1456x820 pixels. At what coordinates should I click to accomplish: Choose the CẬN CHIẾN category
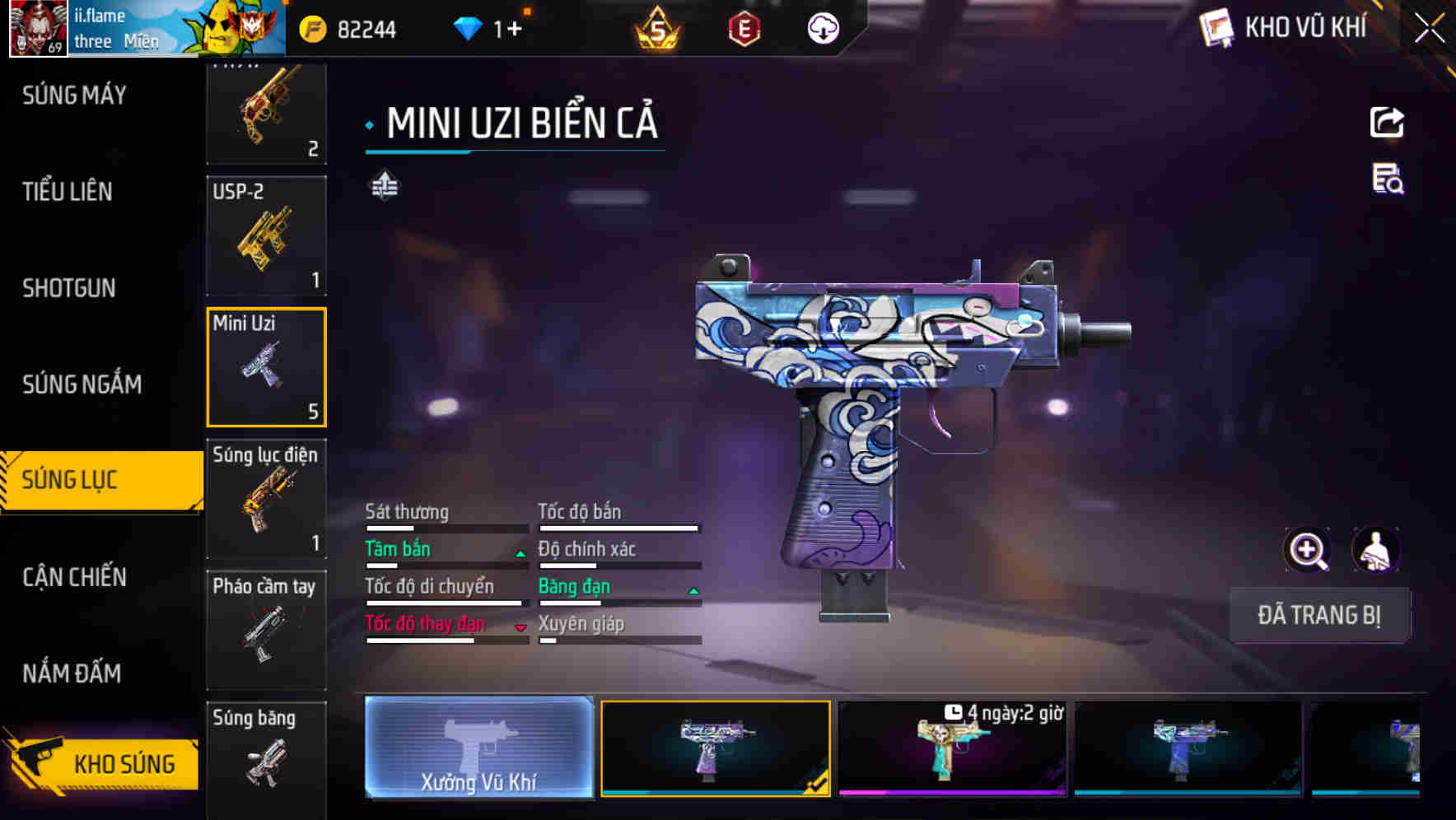tap(75, 576)
